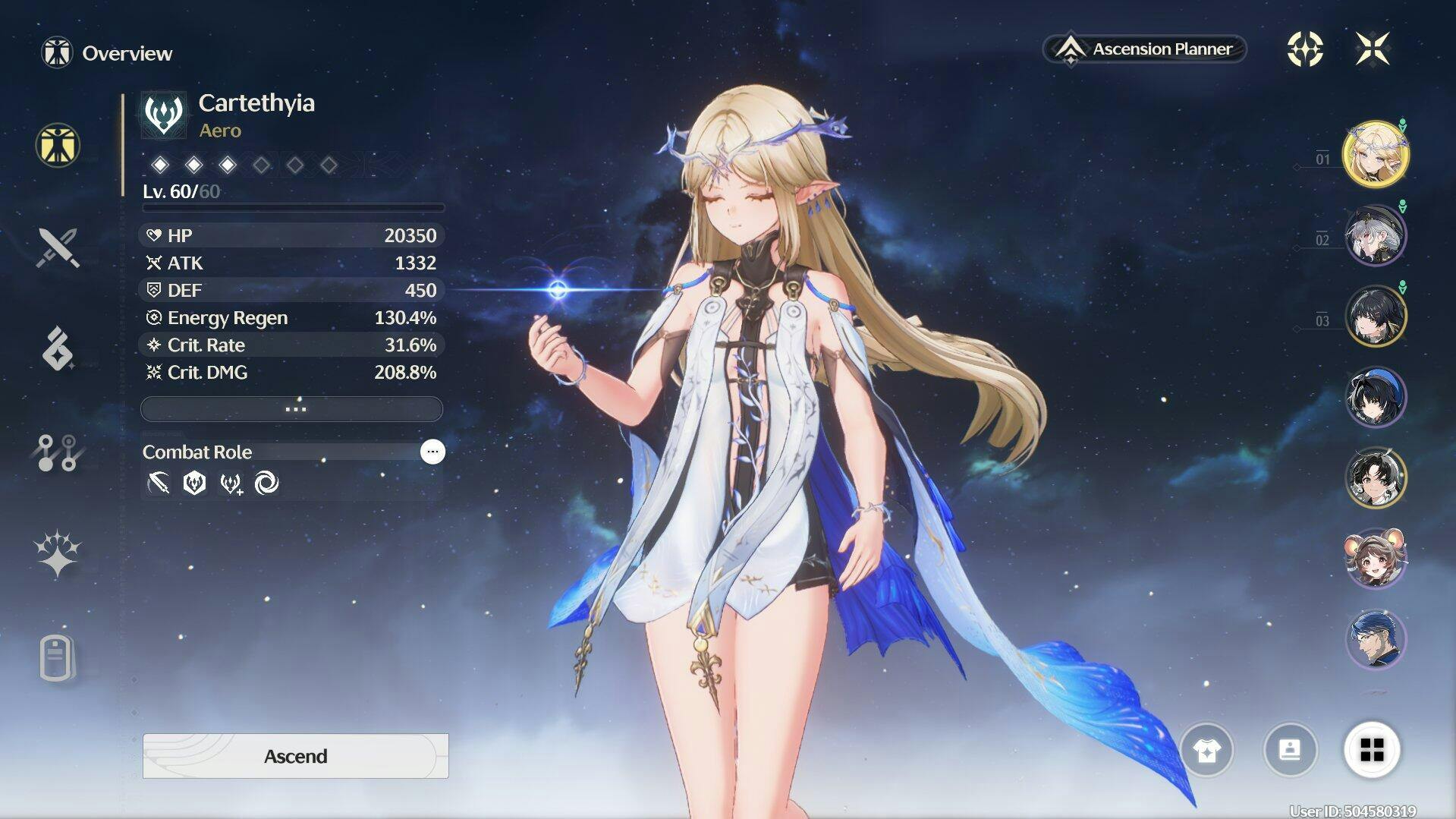Image resolution: width=1456 pixels, height=819 pixels.
Task: Select Cartethyia's blonde portrait in the roster
Action: coord(1376,155)
